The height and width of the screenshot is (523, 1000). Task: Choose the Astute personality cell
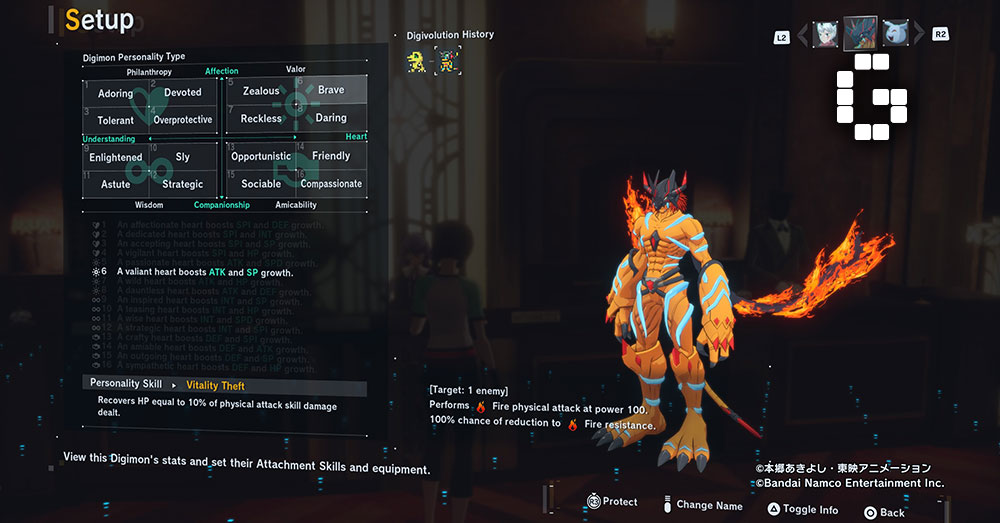pyautogui.click(x=116, y=184)
